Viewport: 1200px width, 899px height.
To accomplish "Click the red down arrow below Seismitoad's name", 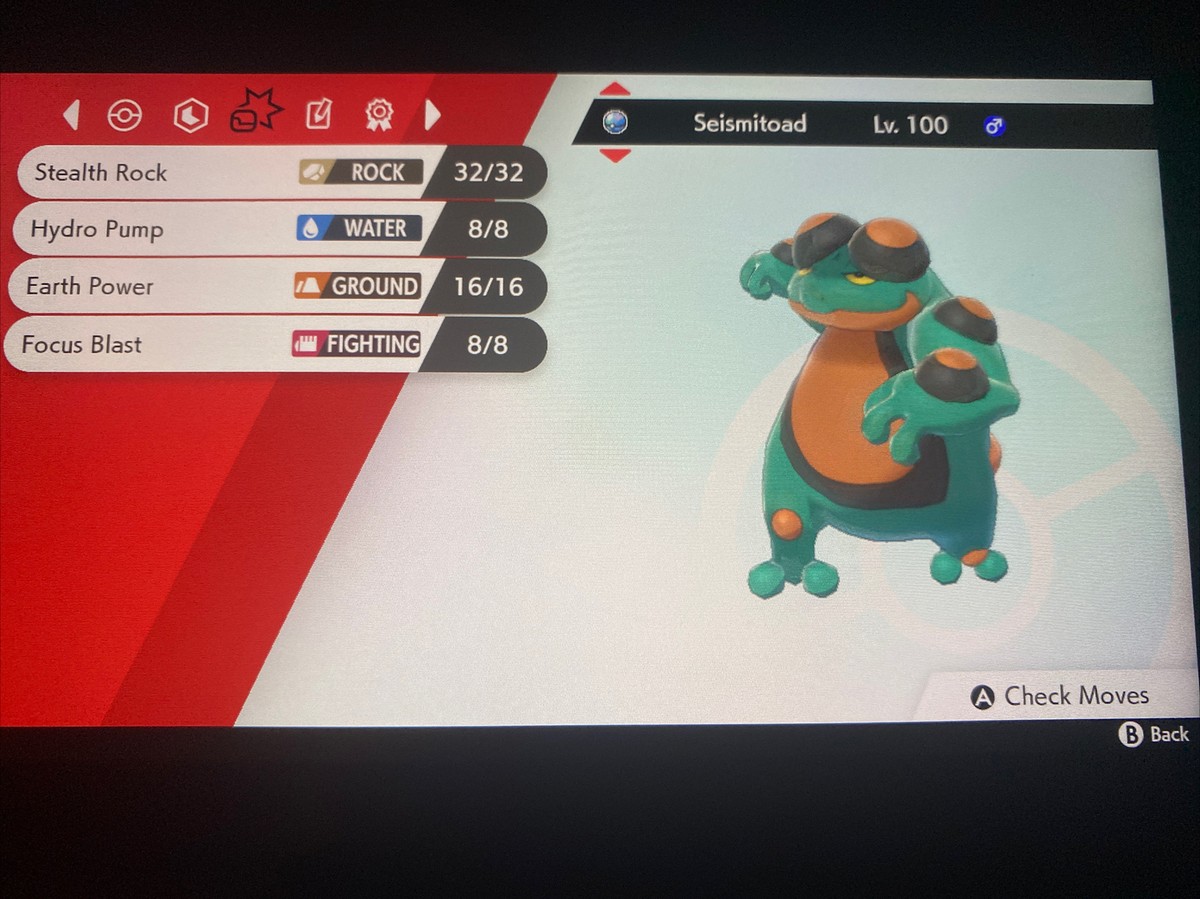I will click(614, 156).
